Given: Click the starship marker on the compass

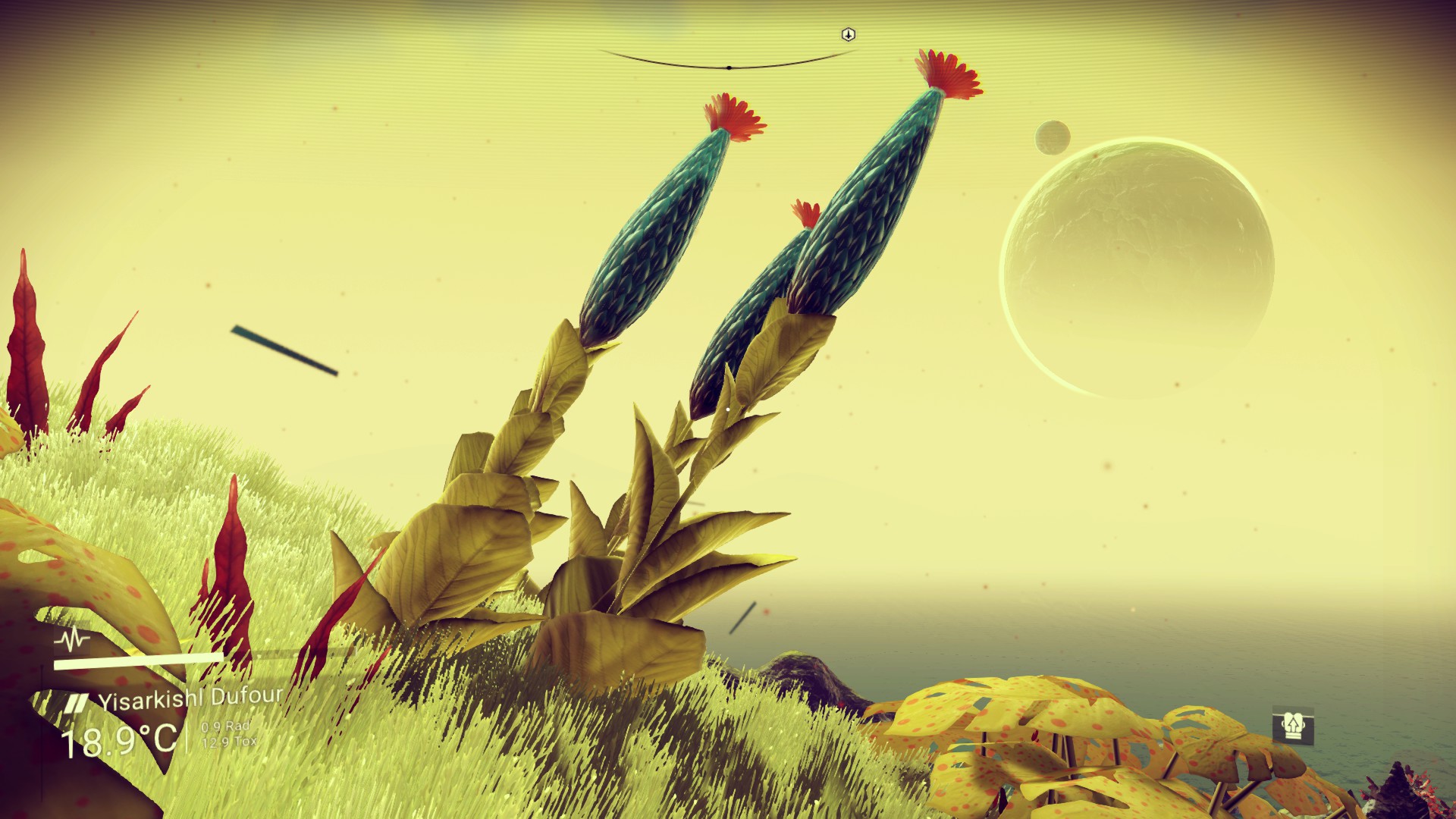Looking at the screenshot, I should point(849,35).
